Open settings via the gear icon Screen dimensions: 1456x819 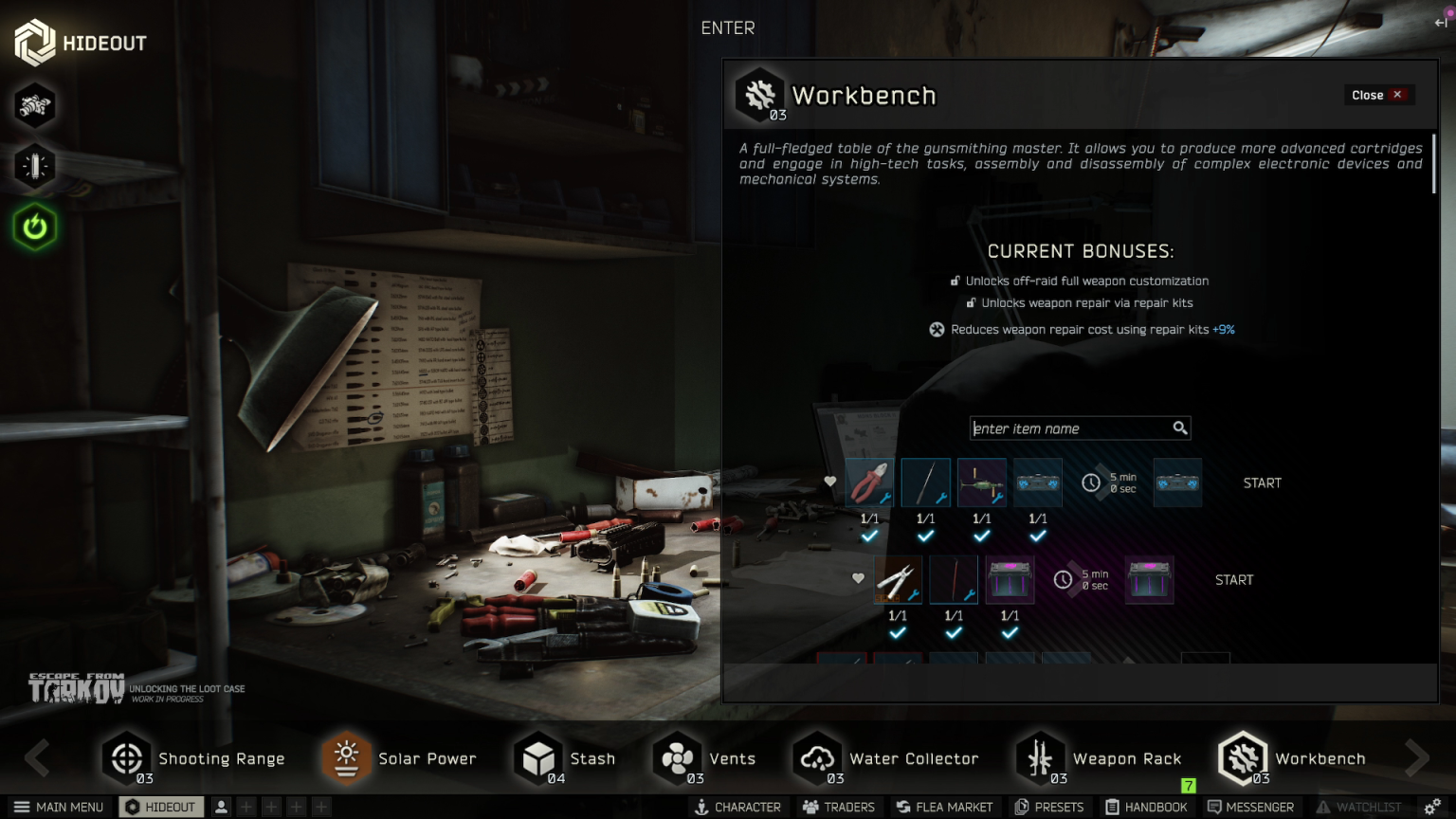1432,807
